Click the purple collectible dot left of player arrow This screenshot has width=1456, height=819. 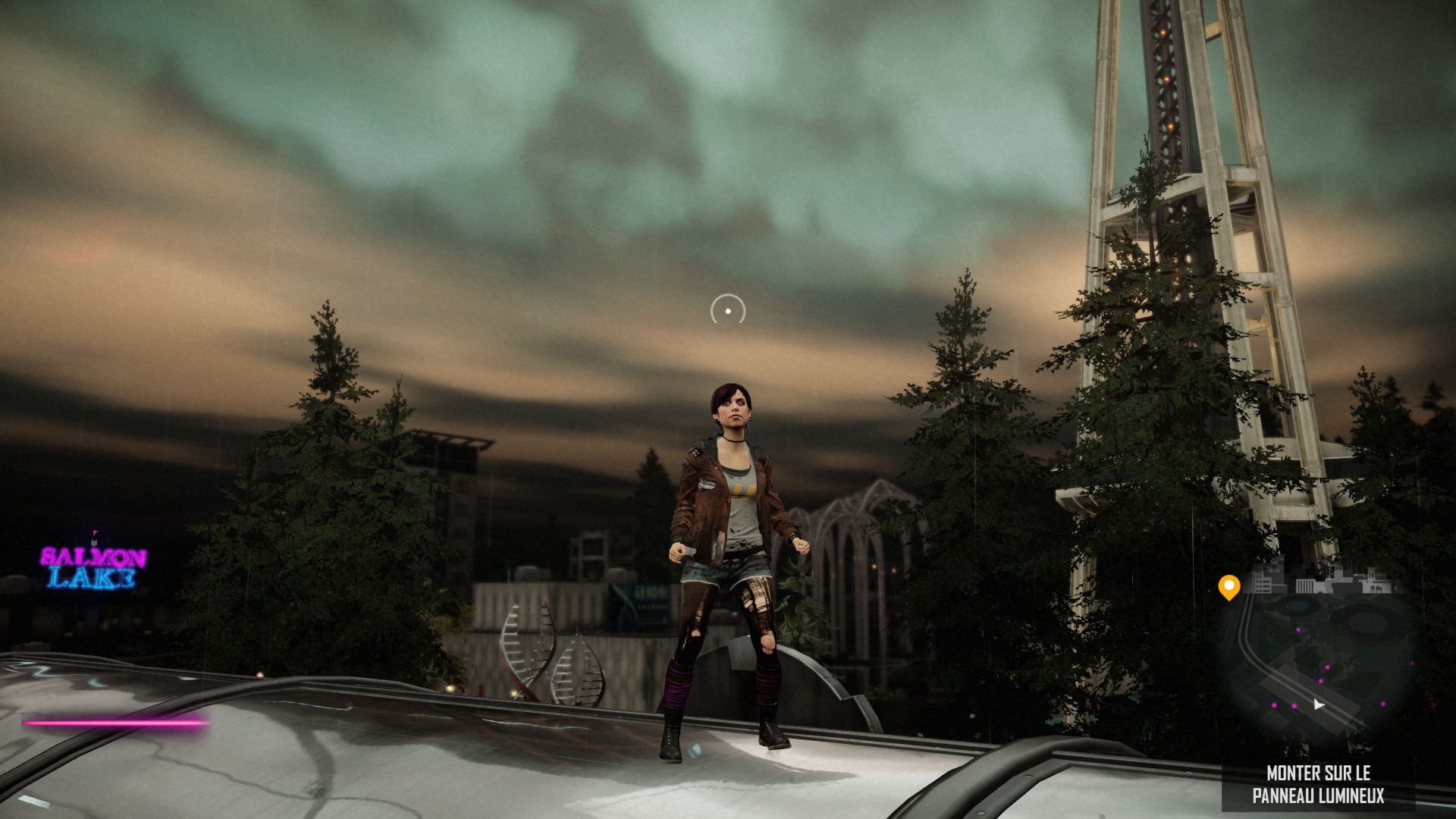click(x=1295, y=706)
